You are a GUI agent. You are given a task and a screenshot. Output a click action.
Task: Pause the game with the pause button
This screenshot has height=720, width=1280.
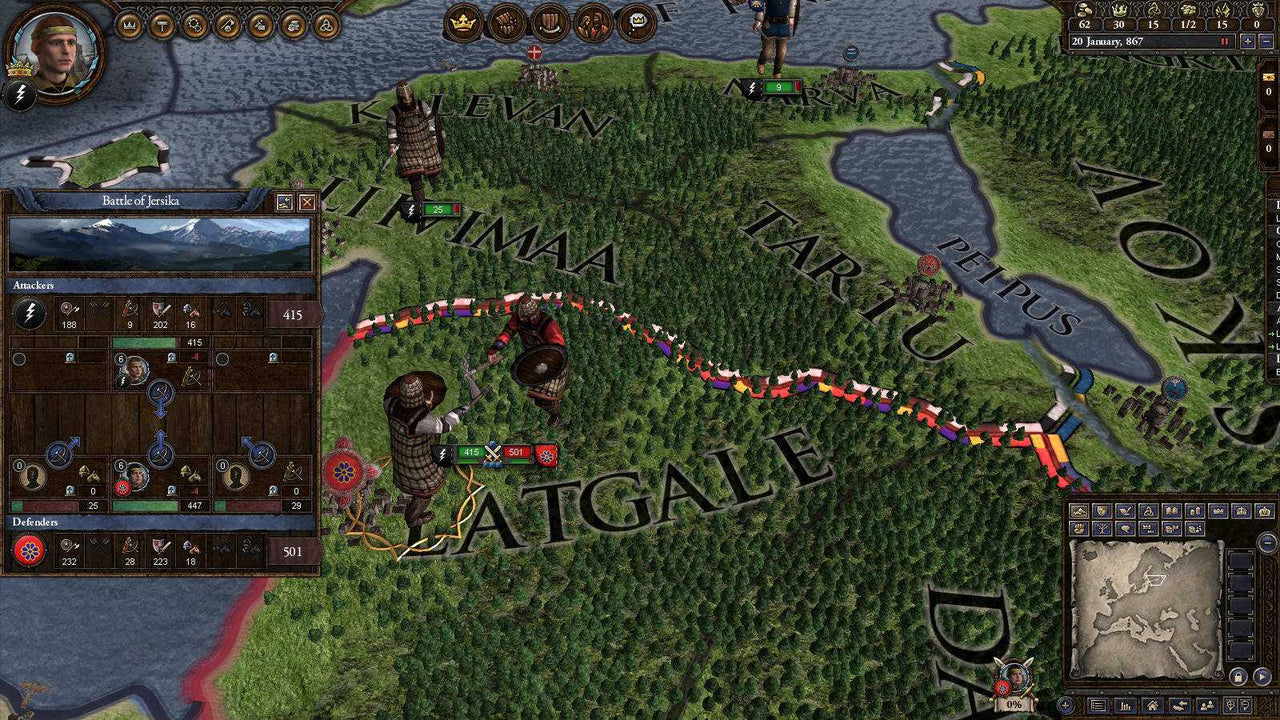click(x=1223, y=42)
